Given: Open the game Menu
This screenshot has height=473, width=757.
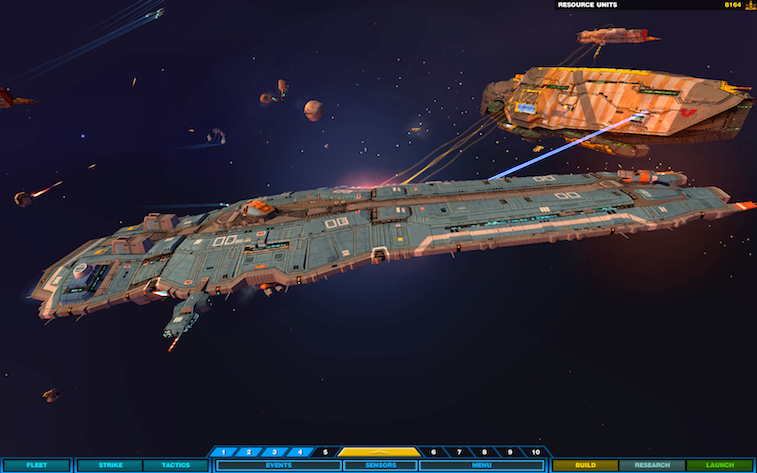Looking at the screenshot, I should coord(482,465).
